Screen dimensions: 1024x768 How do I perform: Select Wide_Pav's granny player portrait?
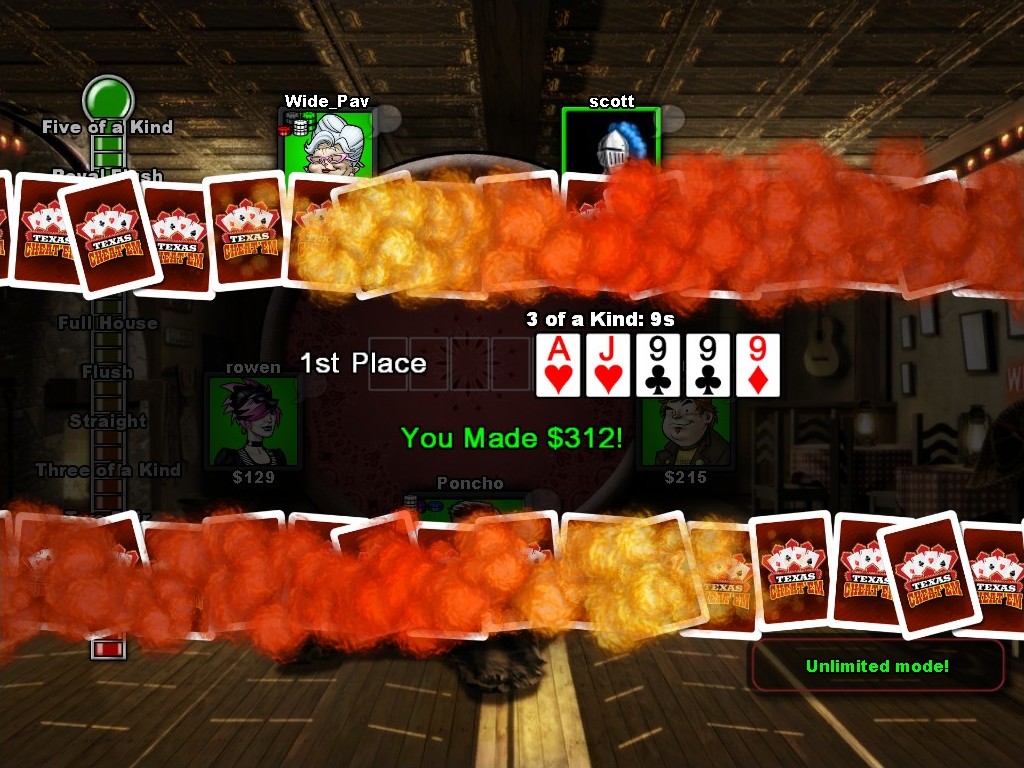point(329,142)
